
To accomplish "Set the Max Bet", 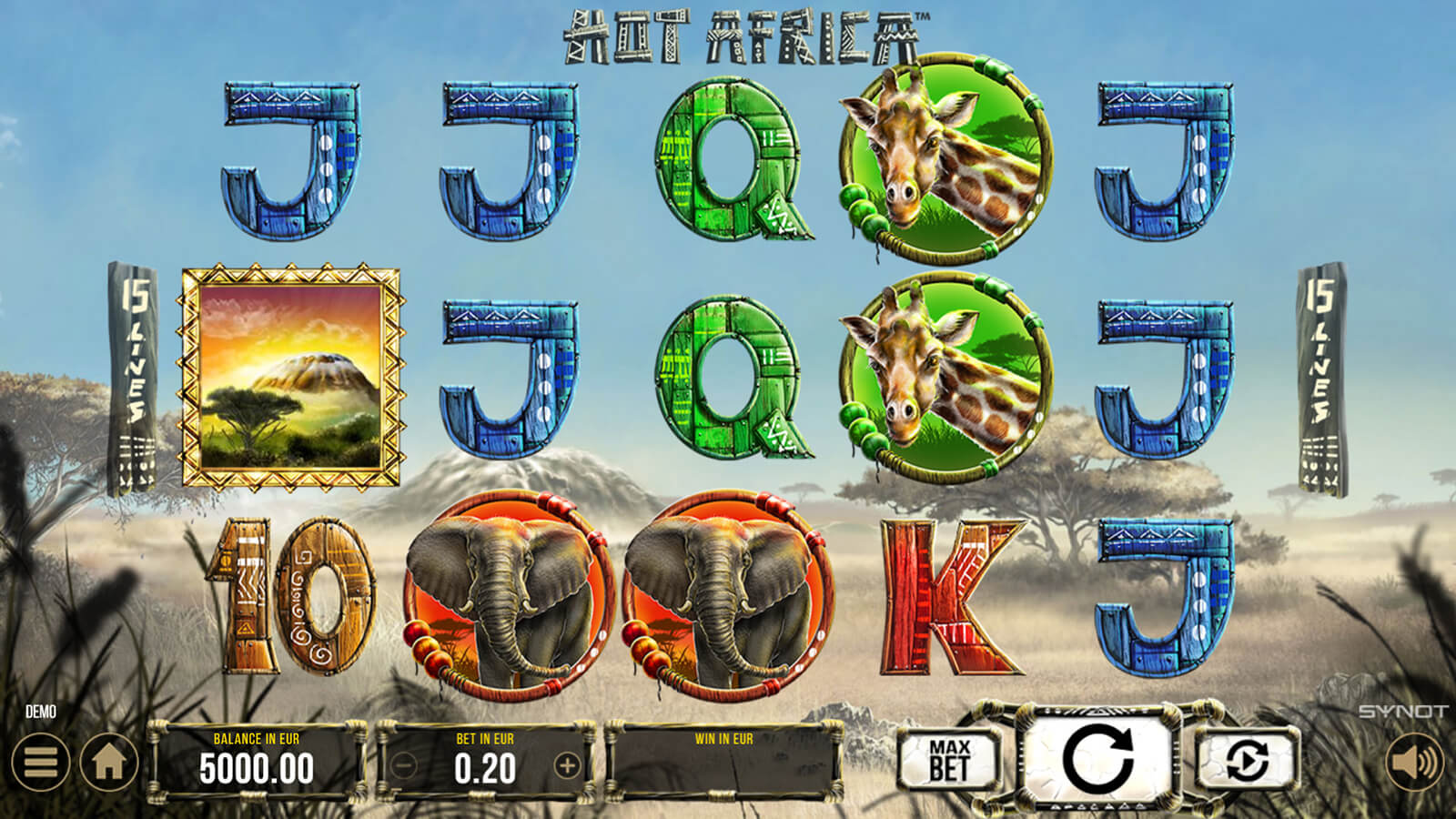I will (x=949, y=760).
